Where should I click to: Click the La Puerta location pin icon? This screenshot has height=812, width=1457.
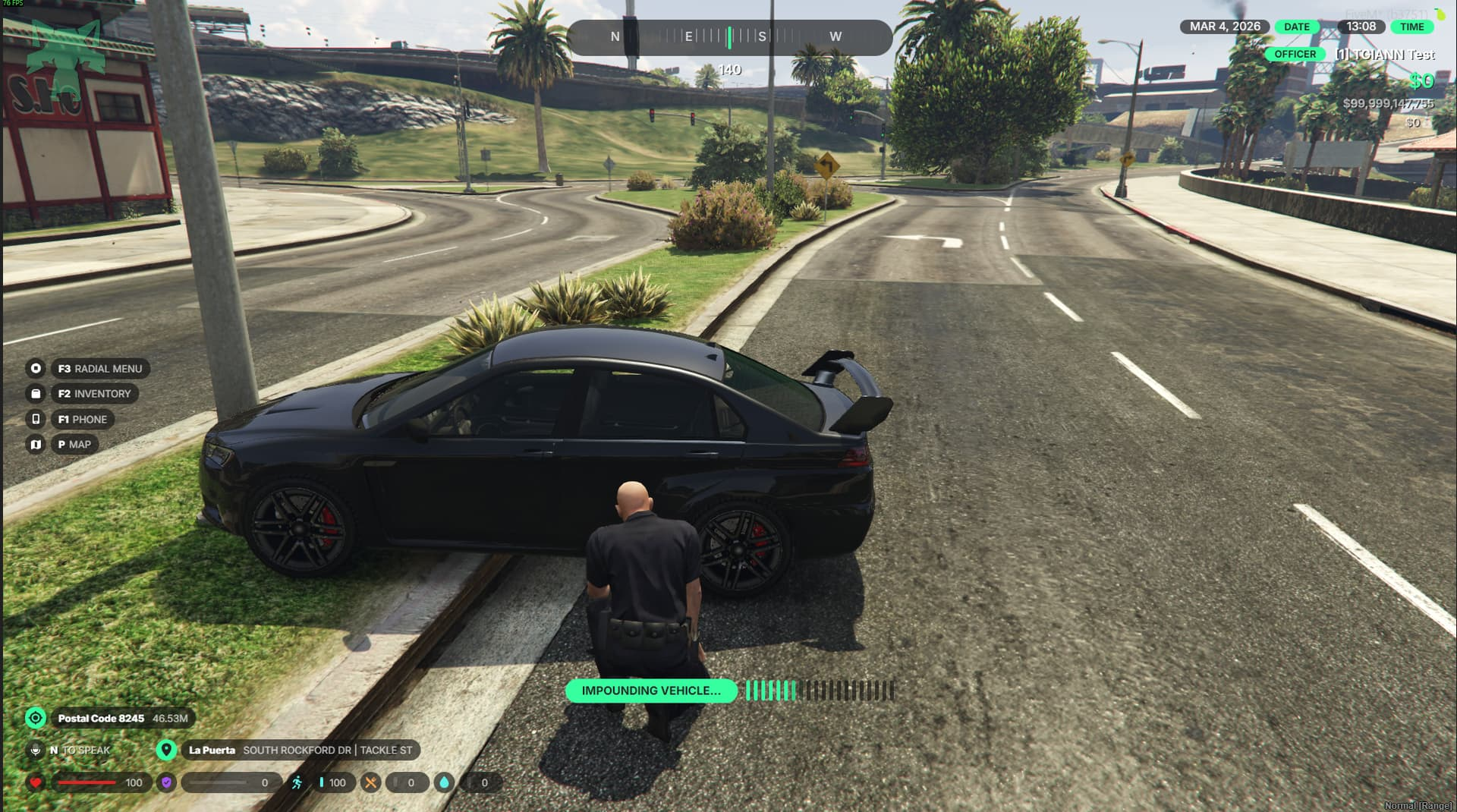click(166, 750)
